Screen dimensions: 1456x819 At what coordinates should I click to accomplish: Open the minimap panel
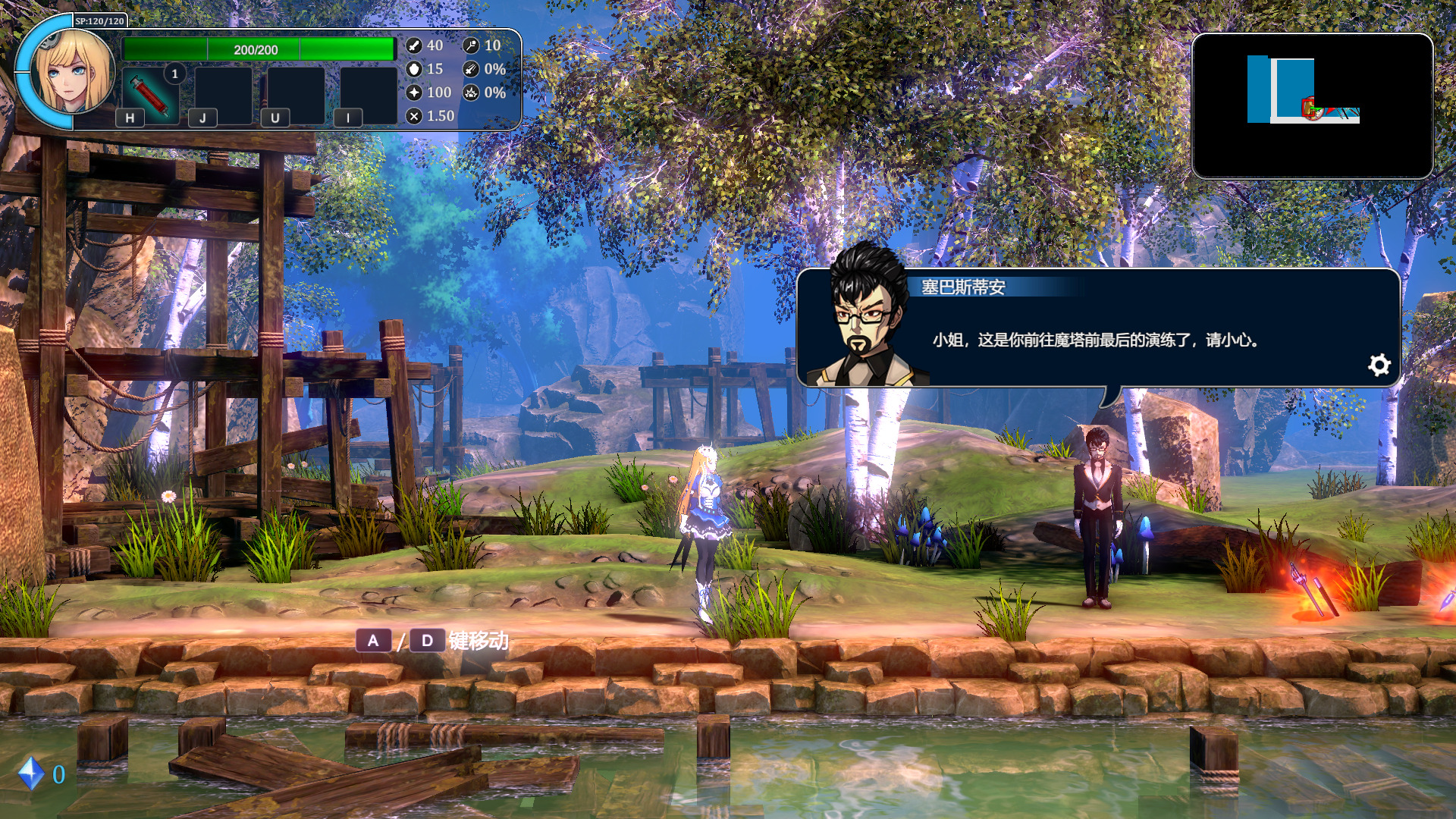(1312, 105)
